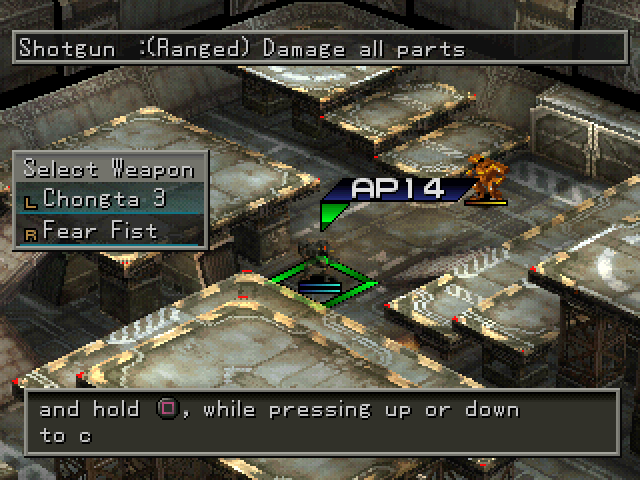Viewport: 640px width, 480px height.
Task: Choose the Fear Fist weapon
Action: (100, 231)
